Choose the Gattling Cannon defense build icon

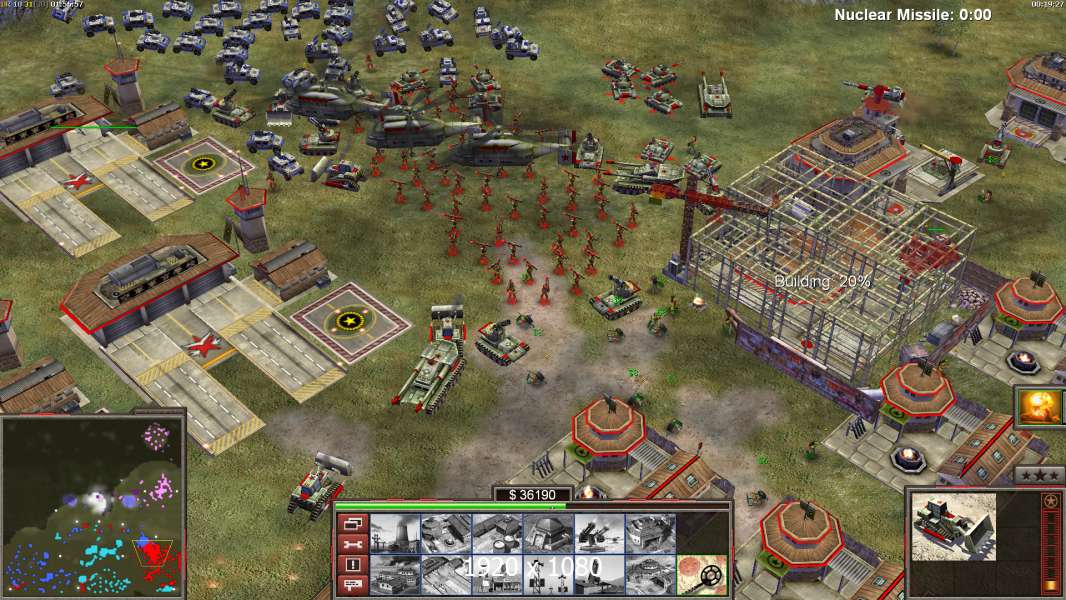coord(600,533)
